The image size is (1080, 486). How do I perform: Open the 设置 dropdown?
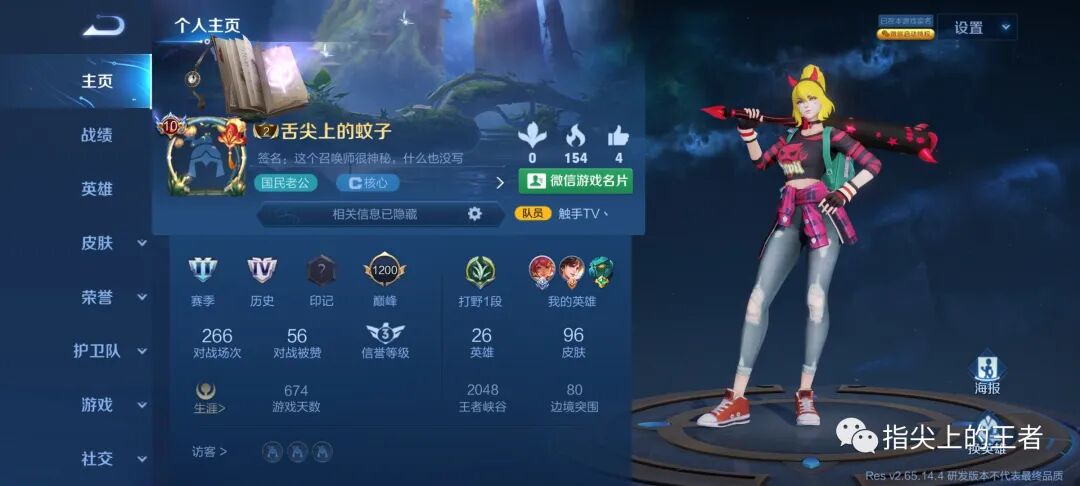pyautogui.click(x=982, y=28)
